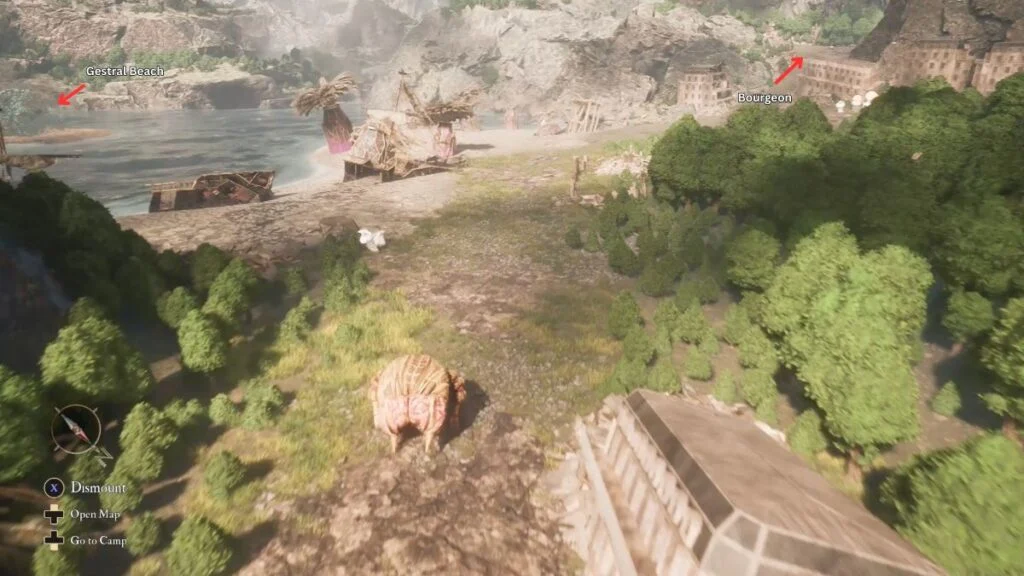
Task: Click the compass icon
Action: tap(76, 430)
